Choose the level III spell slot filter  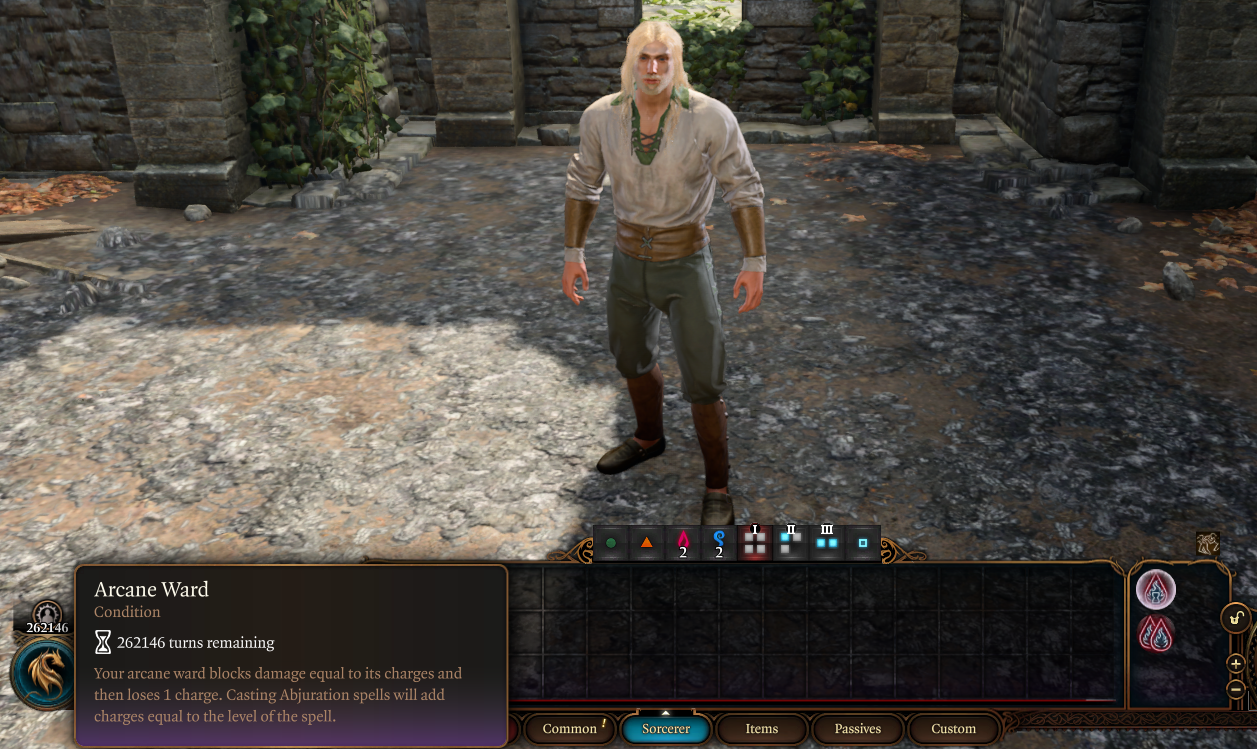click(x=827, y=542)
